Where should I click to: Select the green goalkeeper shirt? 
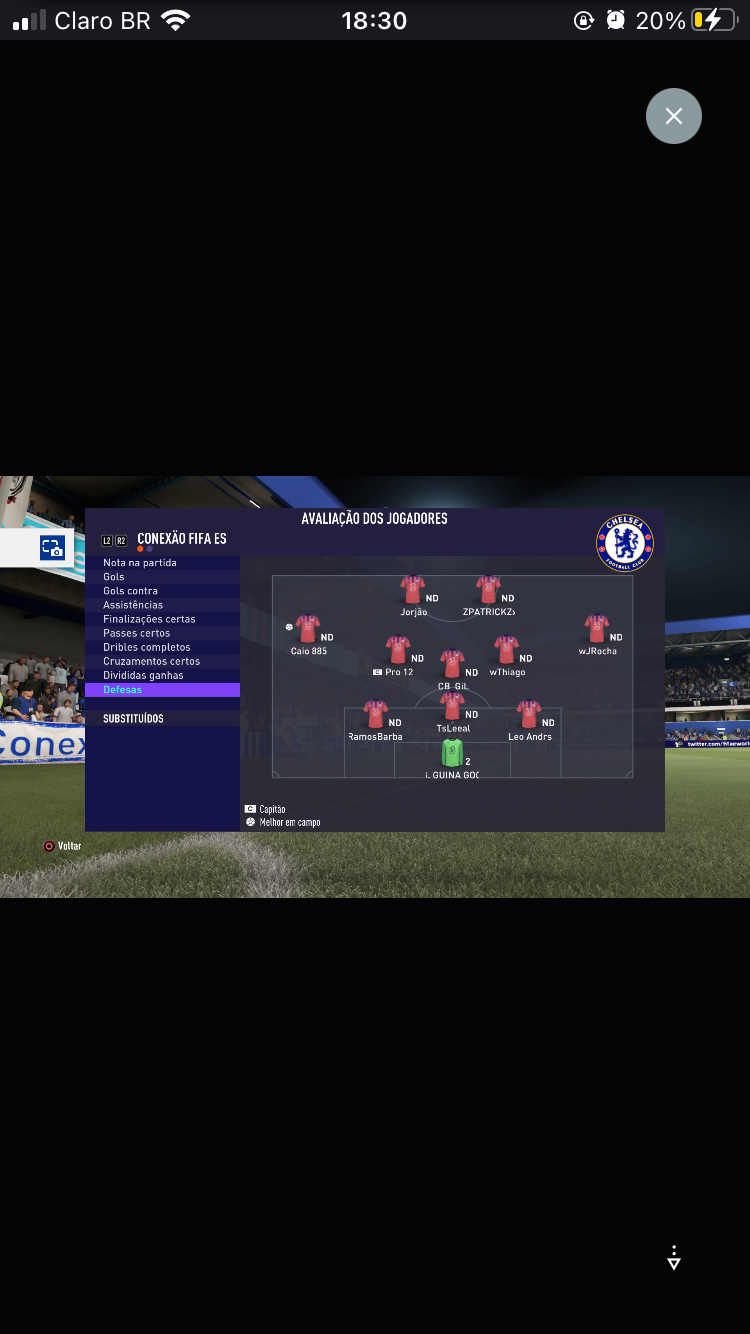click(x=452, y=753)
